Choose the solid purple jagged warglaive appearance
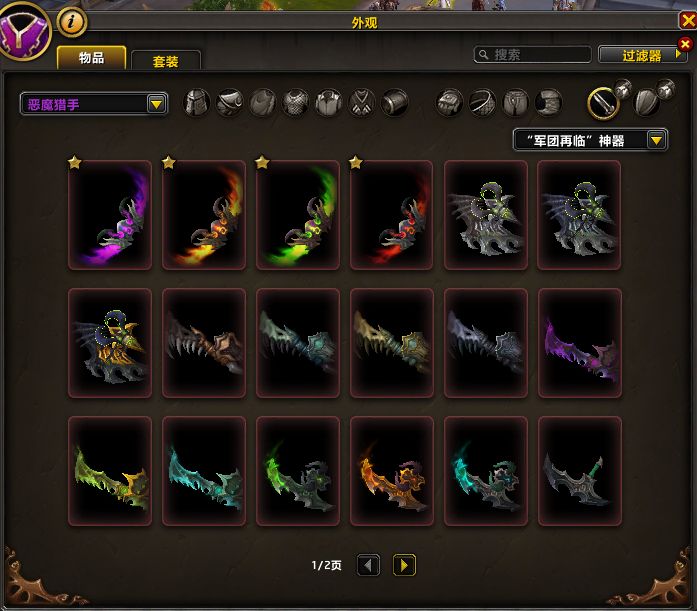 point(580,343)
